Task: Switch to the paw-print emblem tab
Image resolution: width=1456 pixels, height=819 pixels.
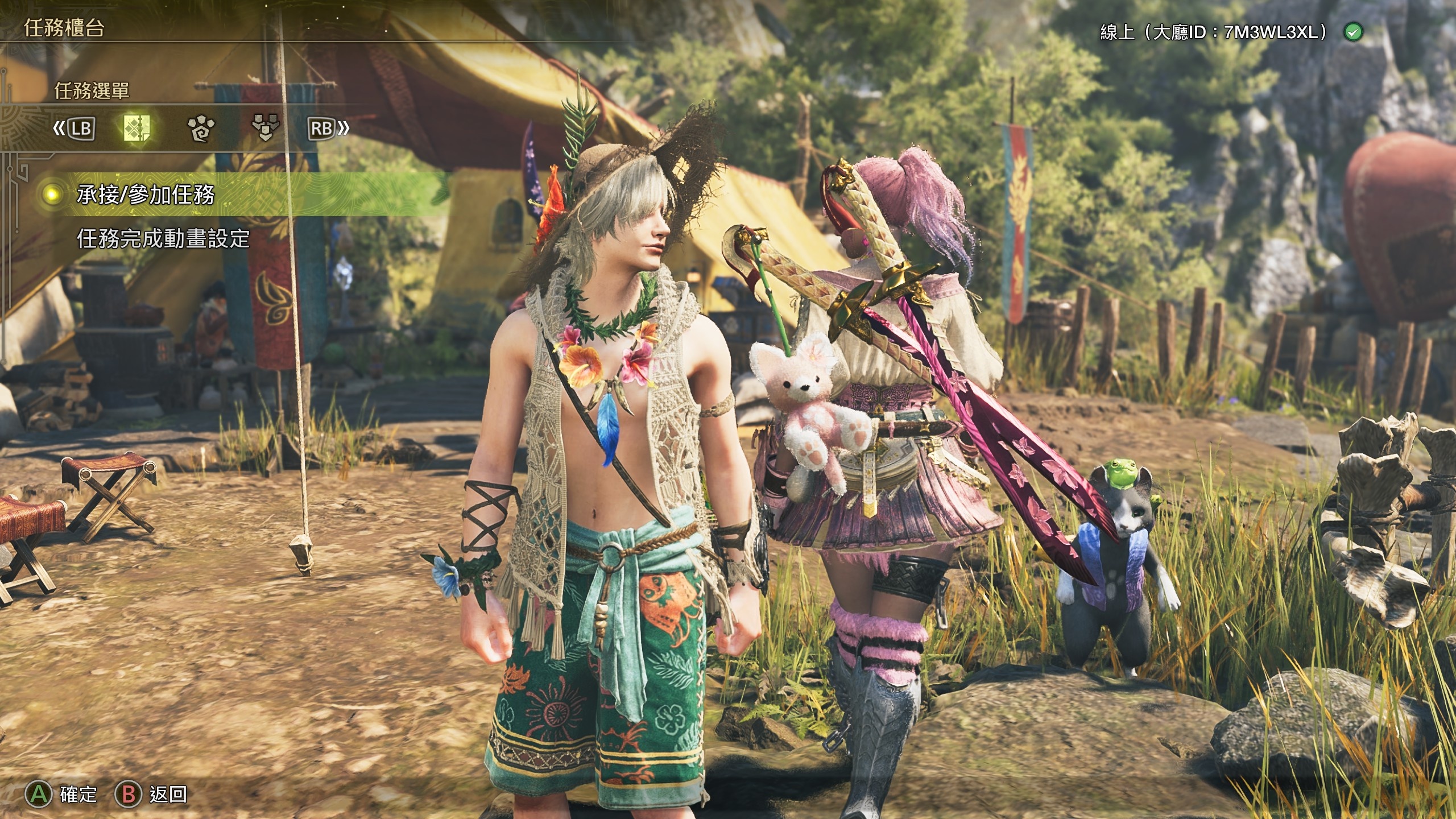Action: pyautogui.click(x=201, y=129)
